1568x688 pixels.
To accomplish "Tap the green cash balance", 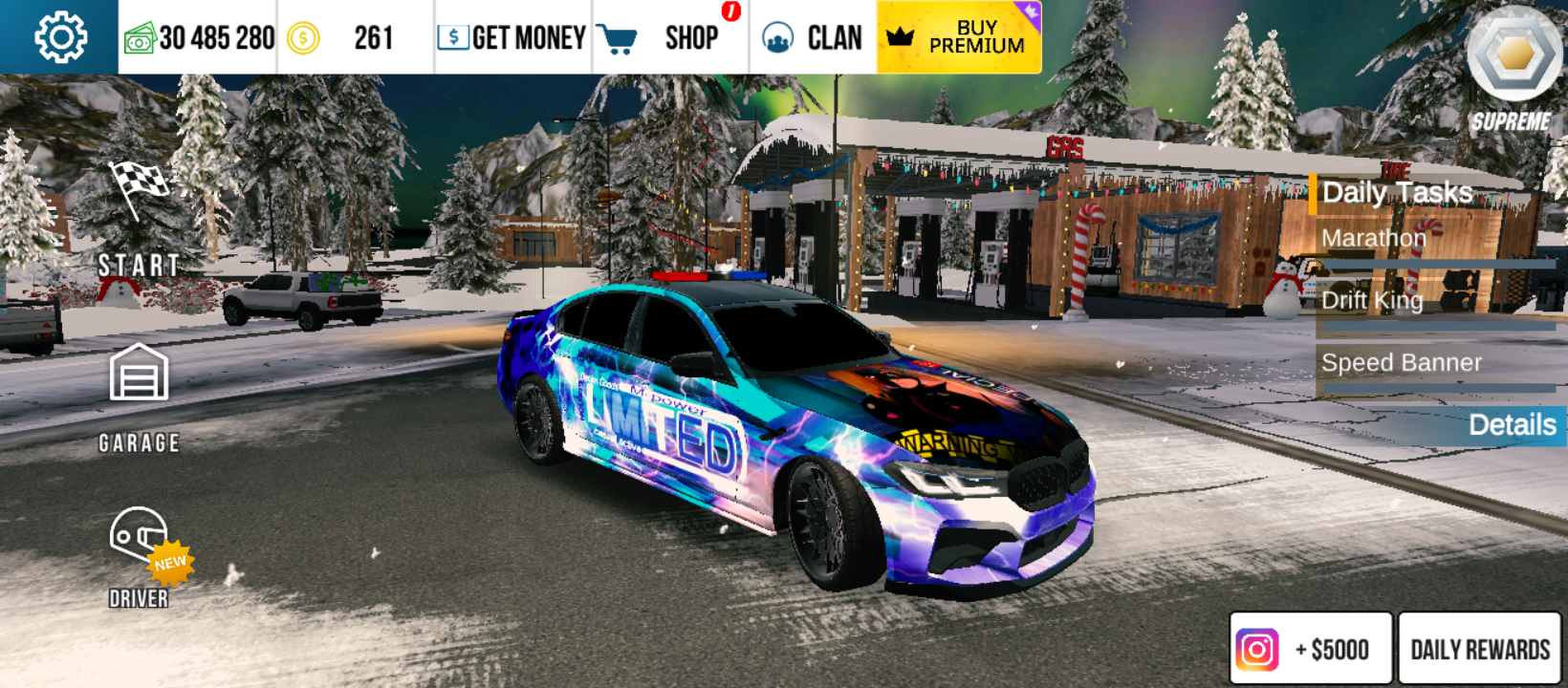I will pyautogui.click(x=199, y=37).
